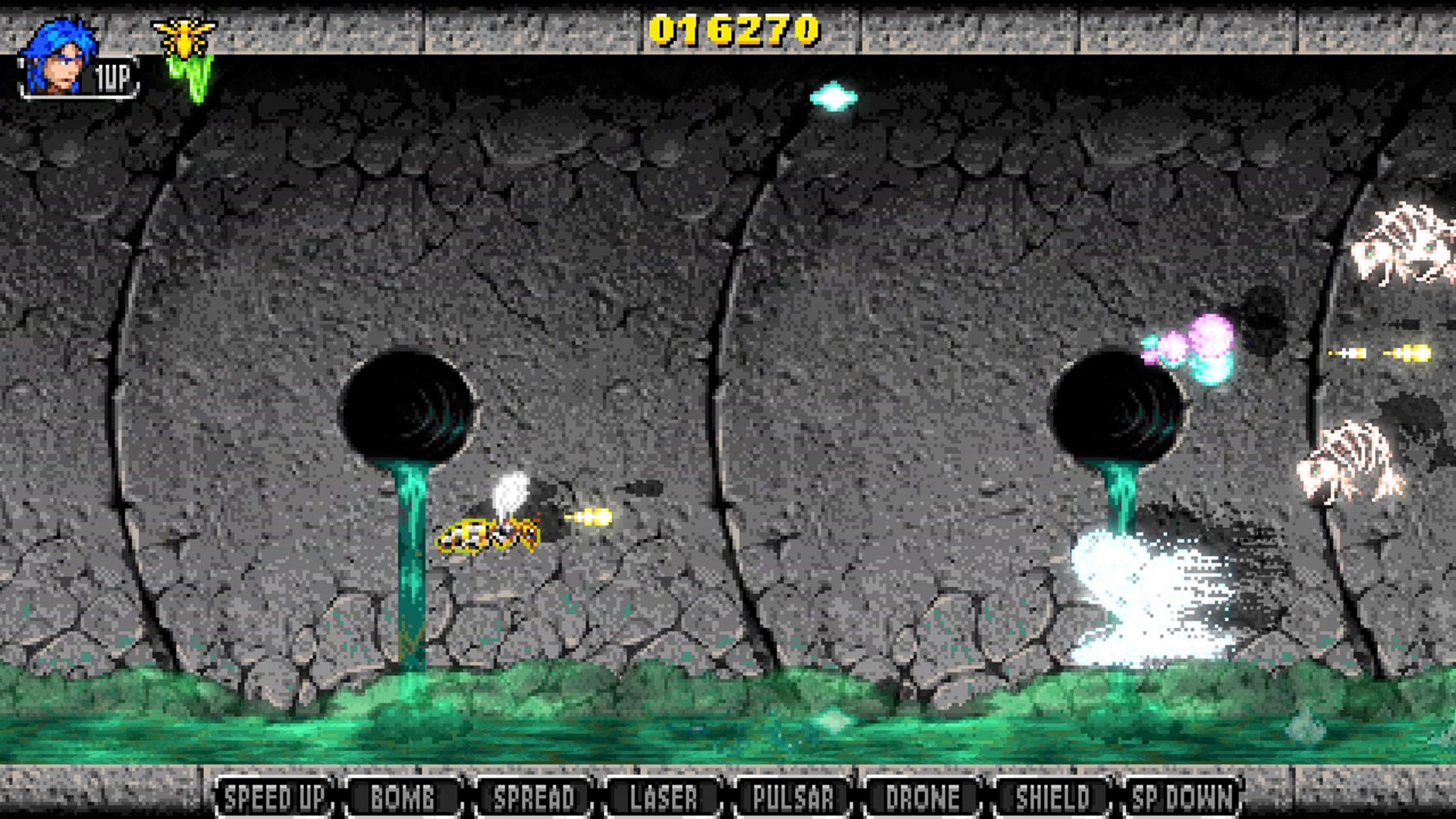Click the yellow muzzle flash projectile
Viewport: 1456px width, 819px height.
pyautogui.click(x=599, y=516)
